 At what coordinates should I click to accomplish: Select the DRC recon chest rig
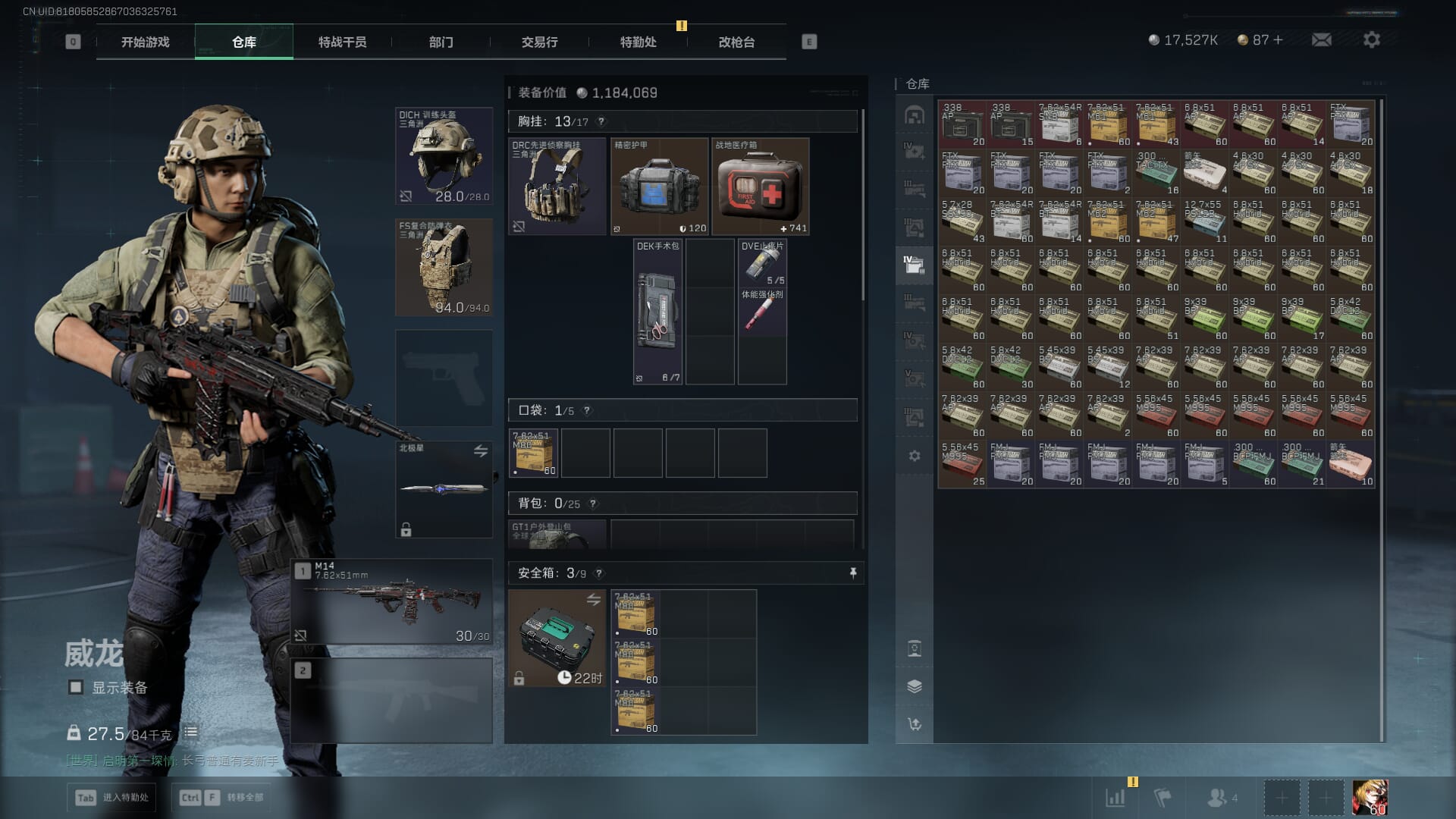pyautogui.click(x=557, y=186)
